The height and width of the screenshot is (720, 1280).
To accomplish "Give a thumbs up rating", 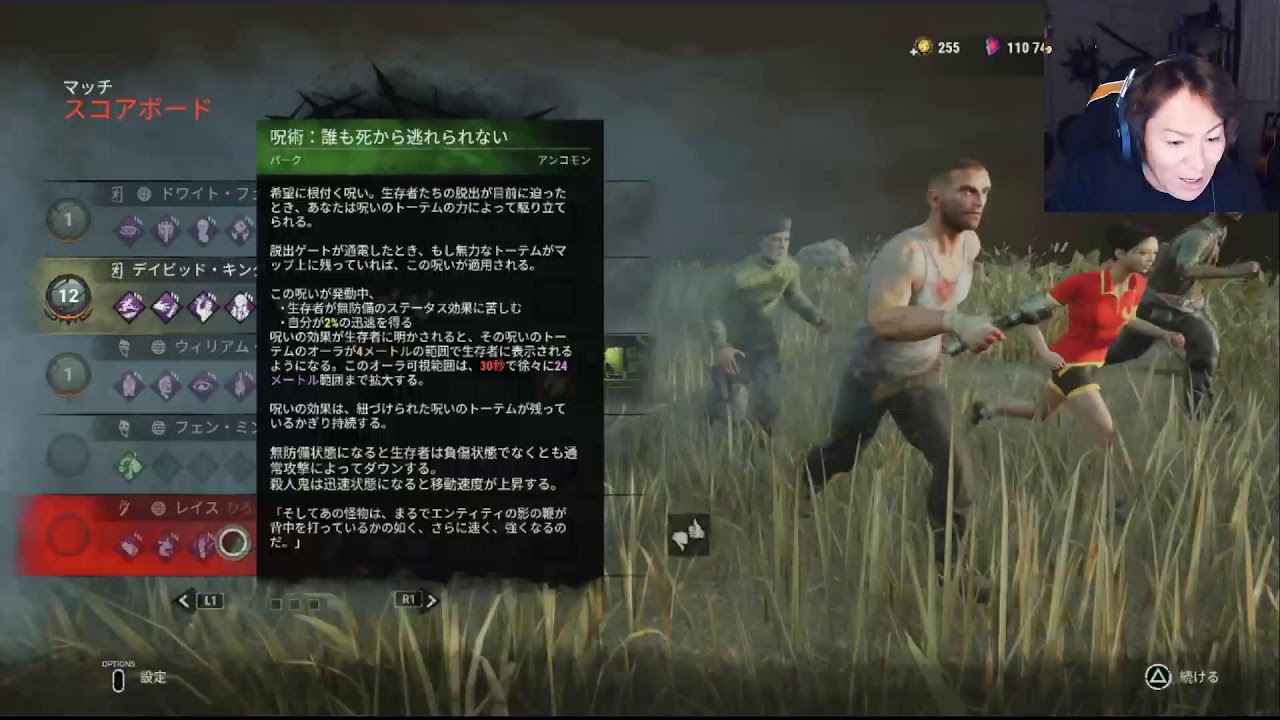I will point(695,530).
